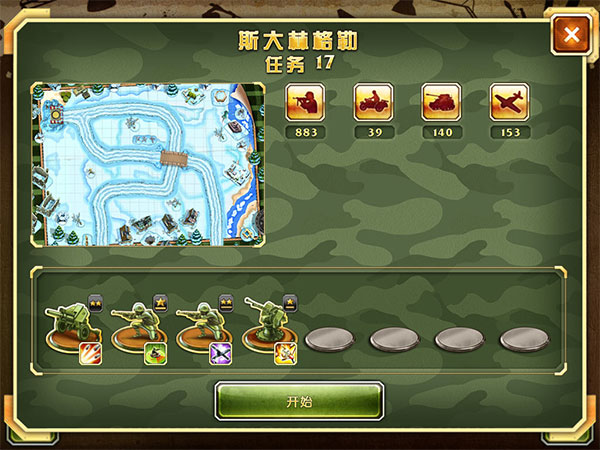Choose the rifleman with green badge
Viewport: 600px width, 450px height.
coord(138,329)
